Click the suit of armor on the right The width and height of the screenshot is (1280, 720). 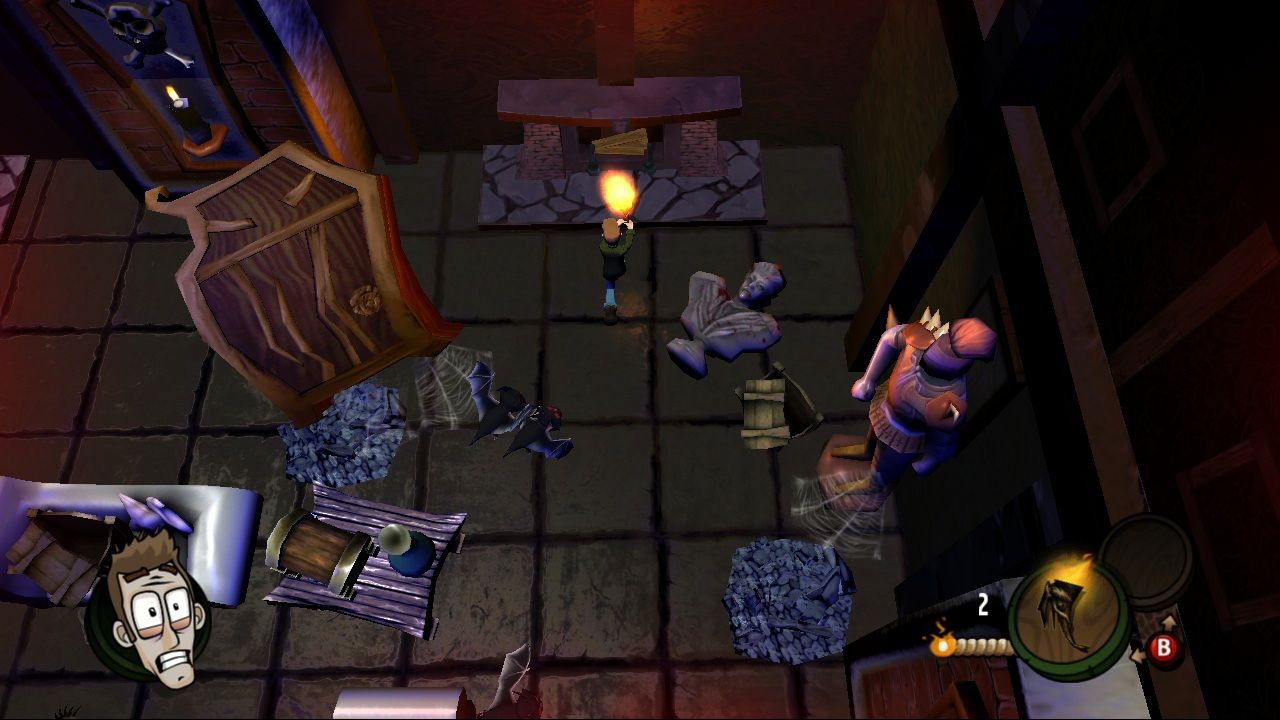915,400
